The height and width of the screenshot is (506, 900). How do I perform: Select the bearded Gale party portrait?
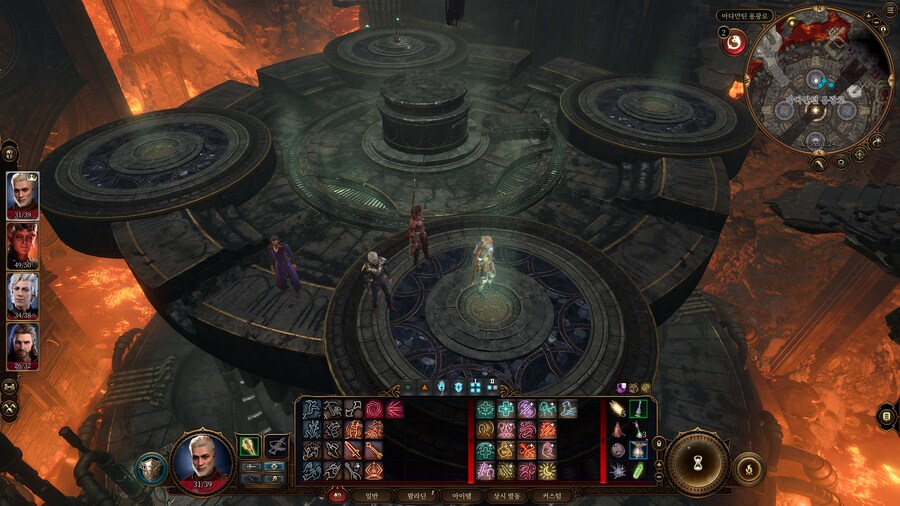point(22,345)
